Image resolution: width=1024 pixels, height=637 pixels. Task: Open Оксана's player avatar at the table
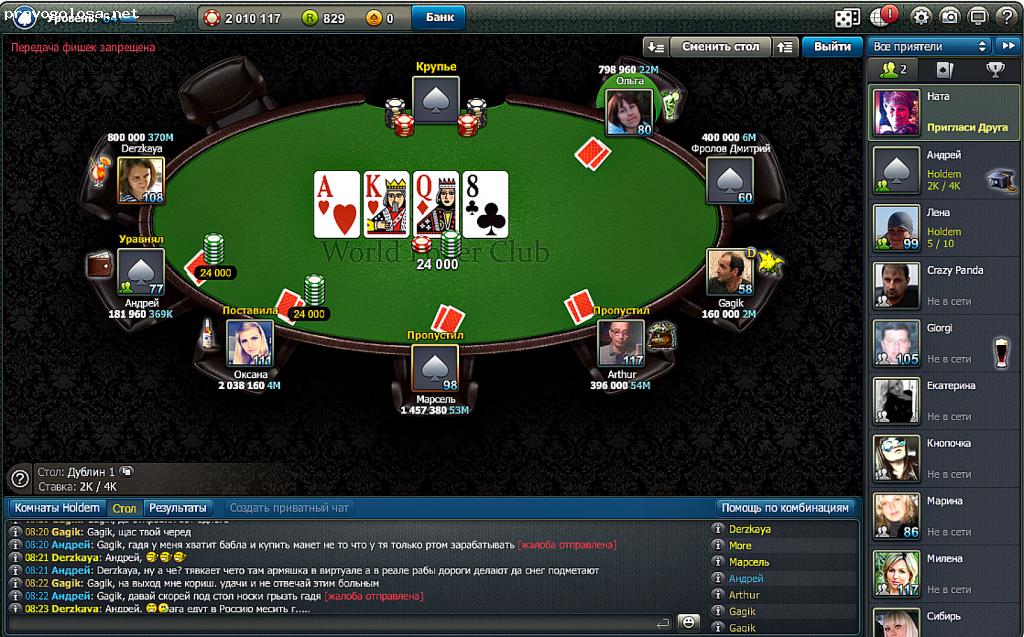pyautogui.click(x=249, y=343)
